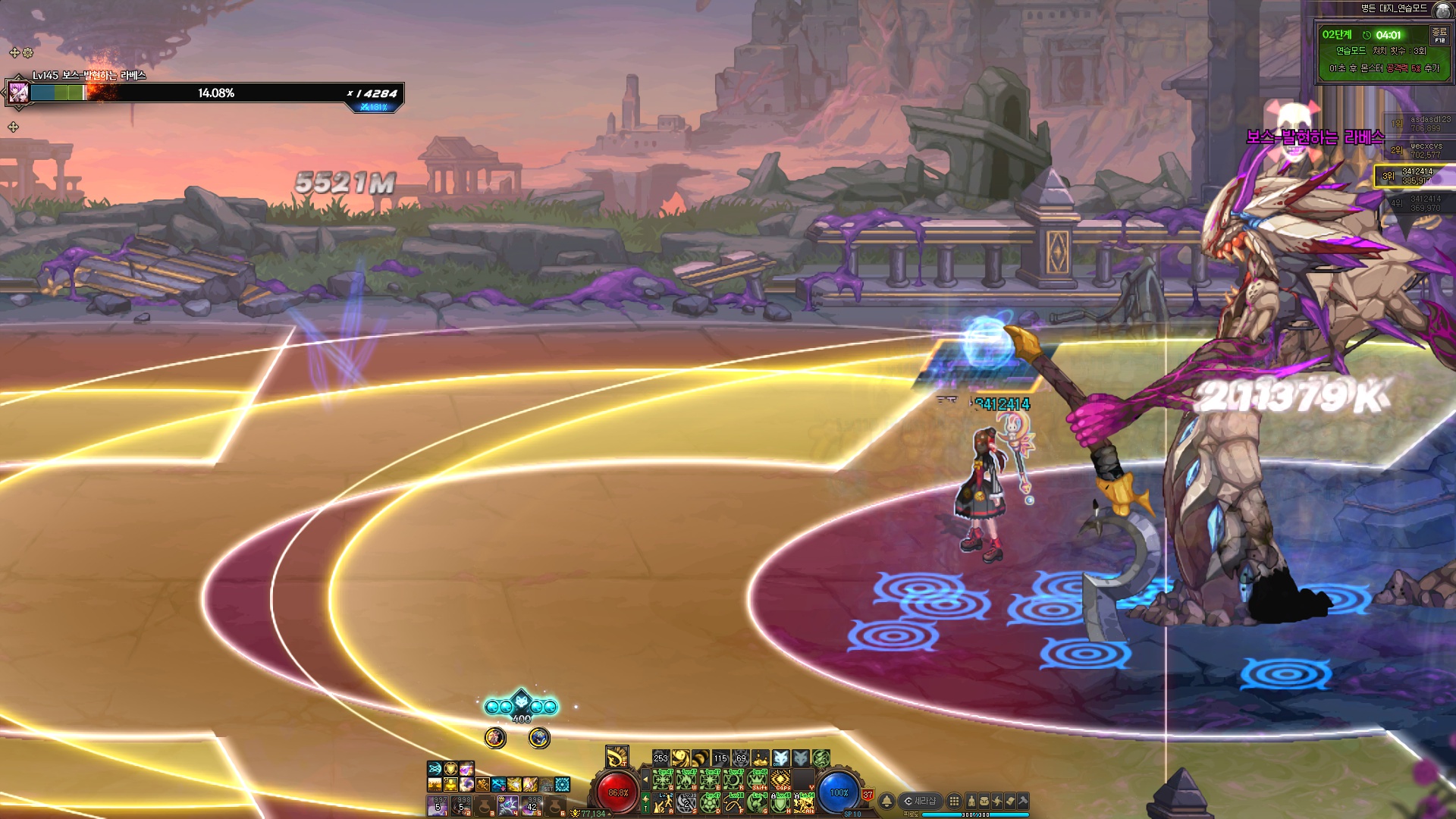Use the item with count 42
Viewport: 1456px width, 819px height.
tap(532, 805)
